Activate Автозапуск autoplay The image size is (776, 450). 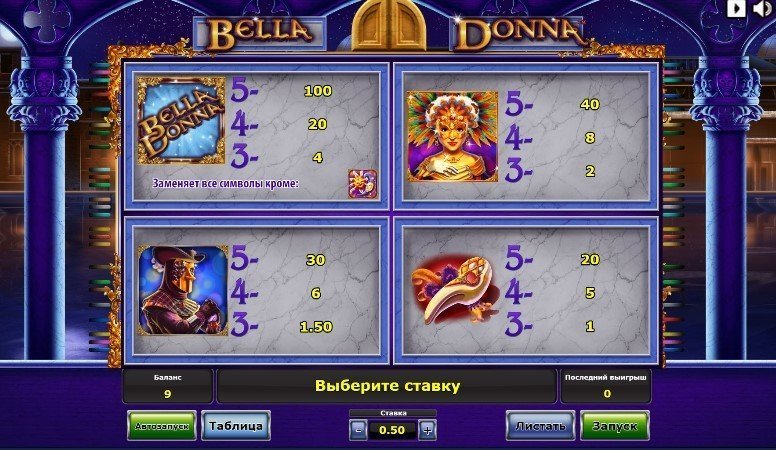point(162,426)
